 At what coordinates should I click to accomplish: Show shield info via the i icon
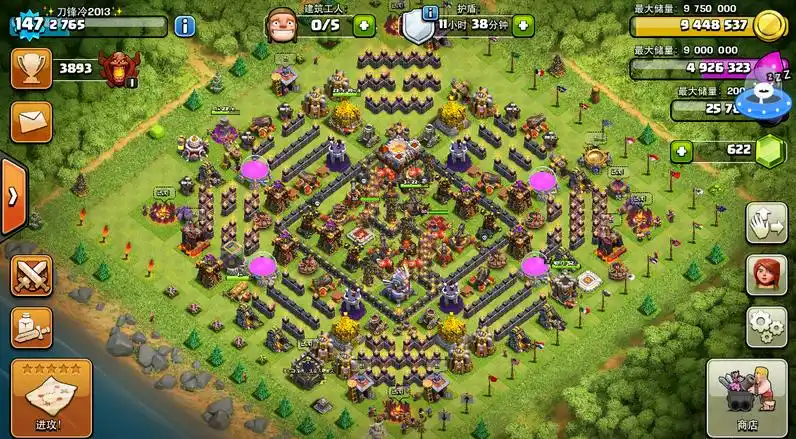(430, 12)
